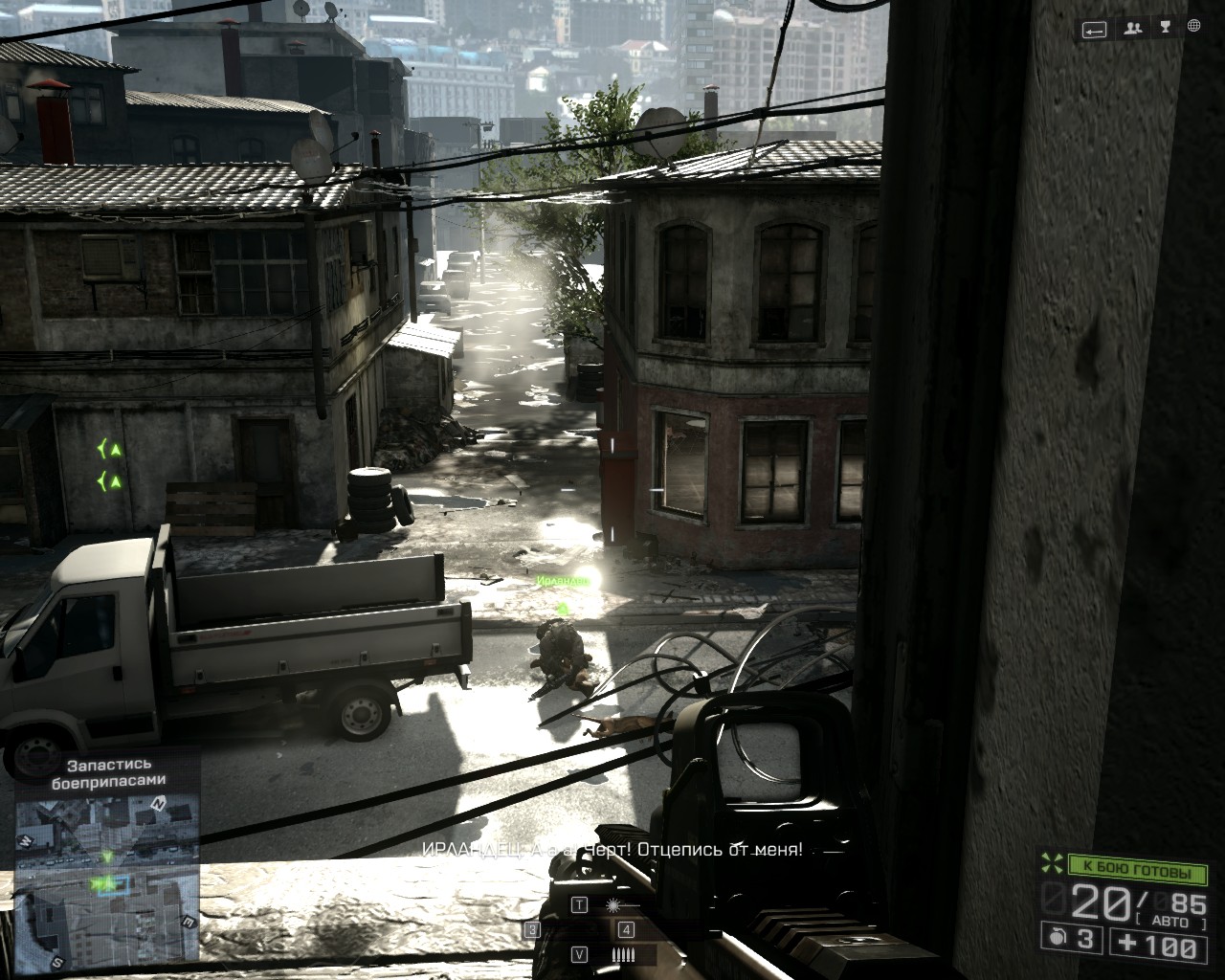Open the friends list icon
The image size is (1225, 980).
pyautogui.click(x=1133, y=29)
